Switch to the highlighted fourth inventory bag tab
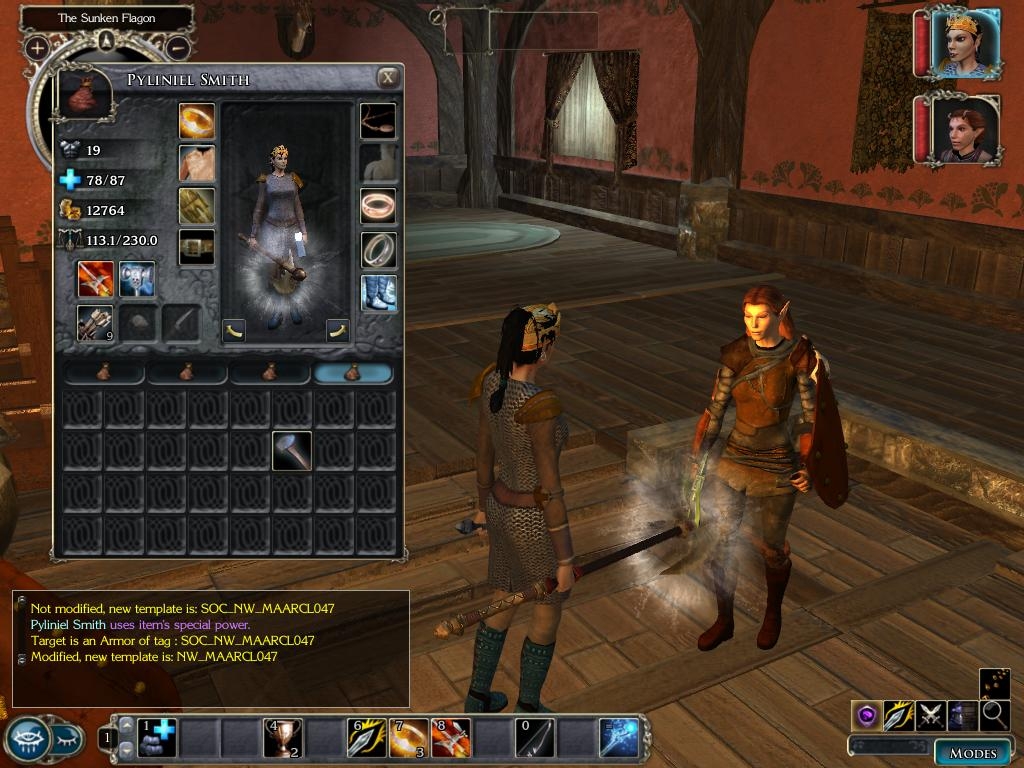 [x=353, y=373]
